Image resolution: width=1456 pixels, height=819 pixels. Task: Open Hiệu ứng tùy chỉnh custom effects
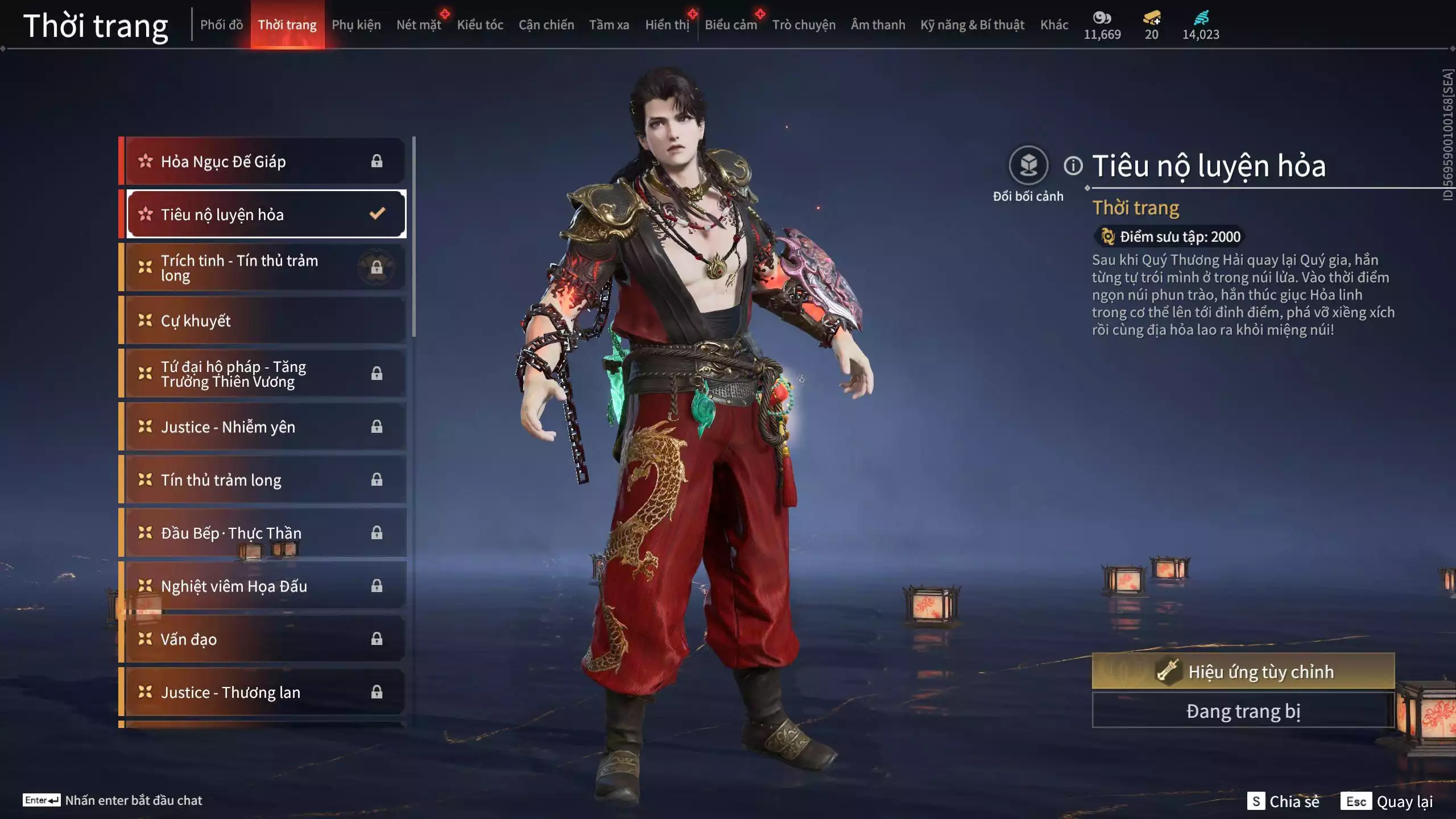(1243, 672)
